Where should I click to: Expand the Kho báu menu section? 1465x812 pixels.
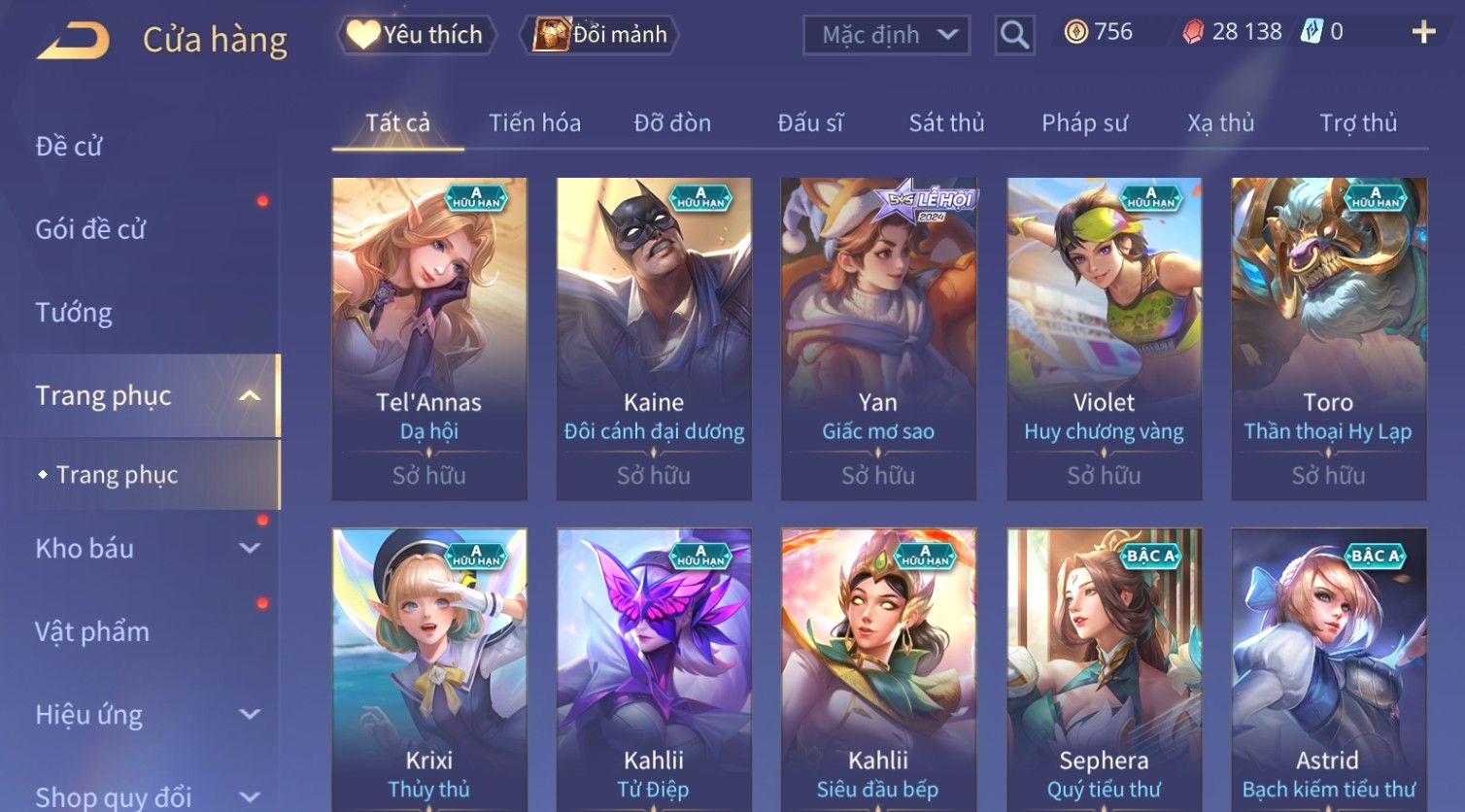(x=146, y=549)
